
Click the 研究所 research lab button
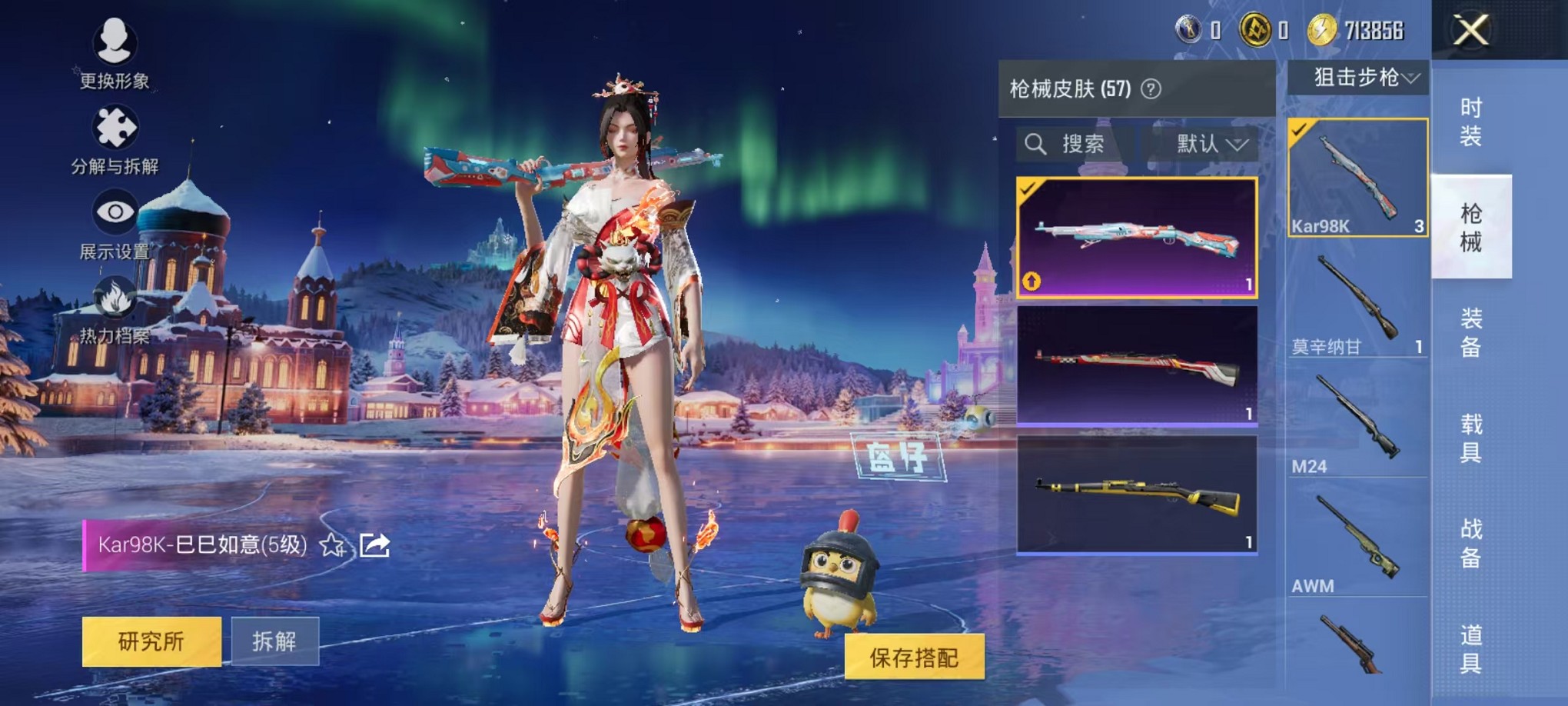click(151, 644)
